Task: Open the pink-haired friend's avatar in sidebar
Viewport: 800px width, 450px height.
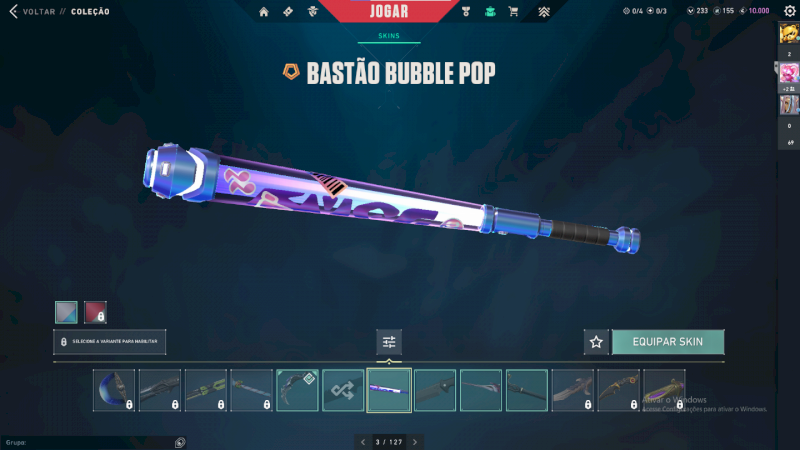Action: pos(789,72)
